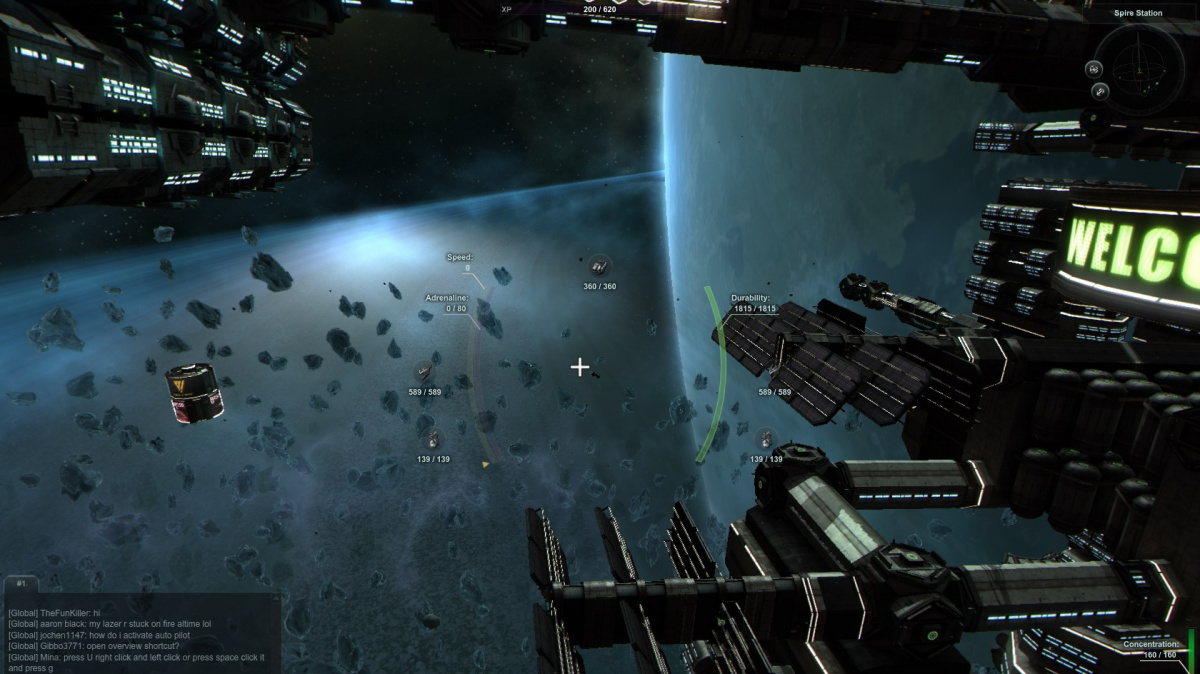This screenshot has height=674, width=1200.
Task: Open the global chat message box
Action: 140,635
